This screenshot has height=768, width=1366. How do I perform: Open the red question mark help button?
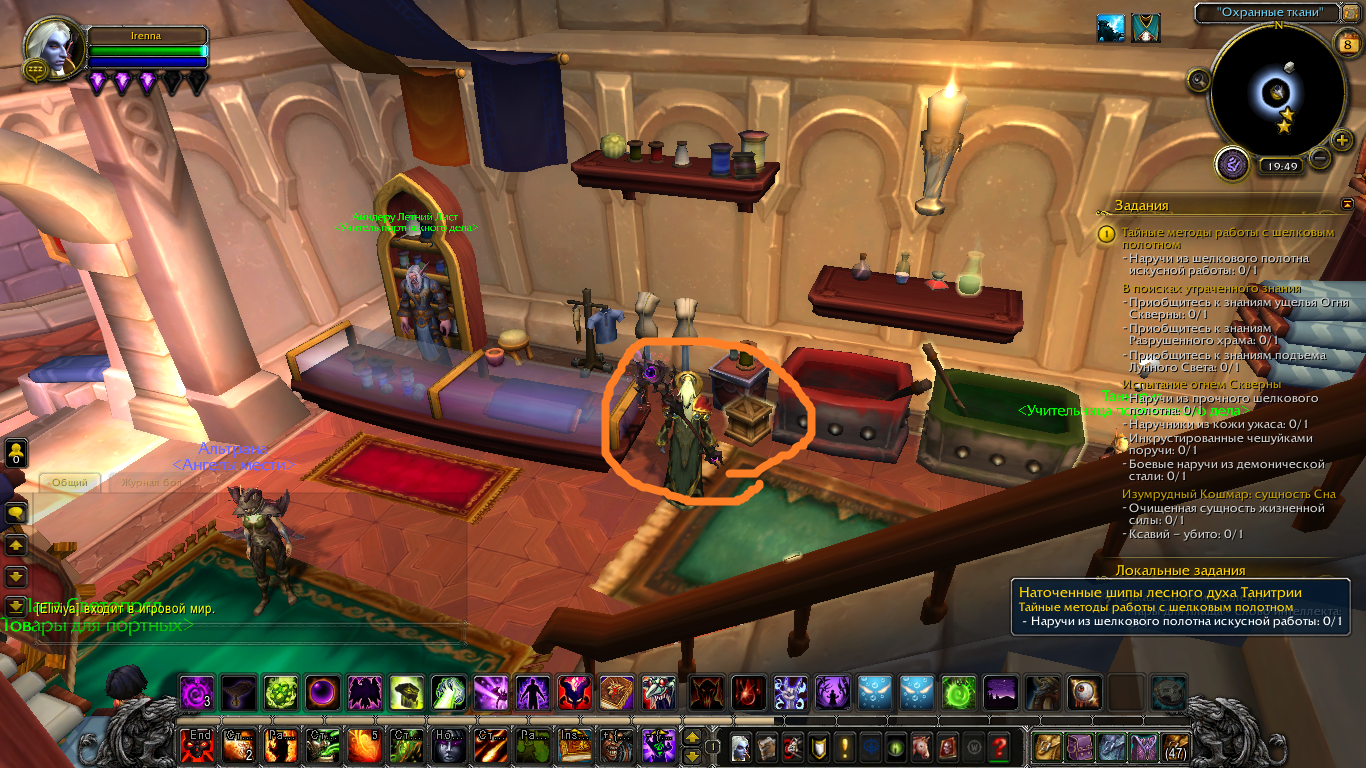(x=997, y=746)
